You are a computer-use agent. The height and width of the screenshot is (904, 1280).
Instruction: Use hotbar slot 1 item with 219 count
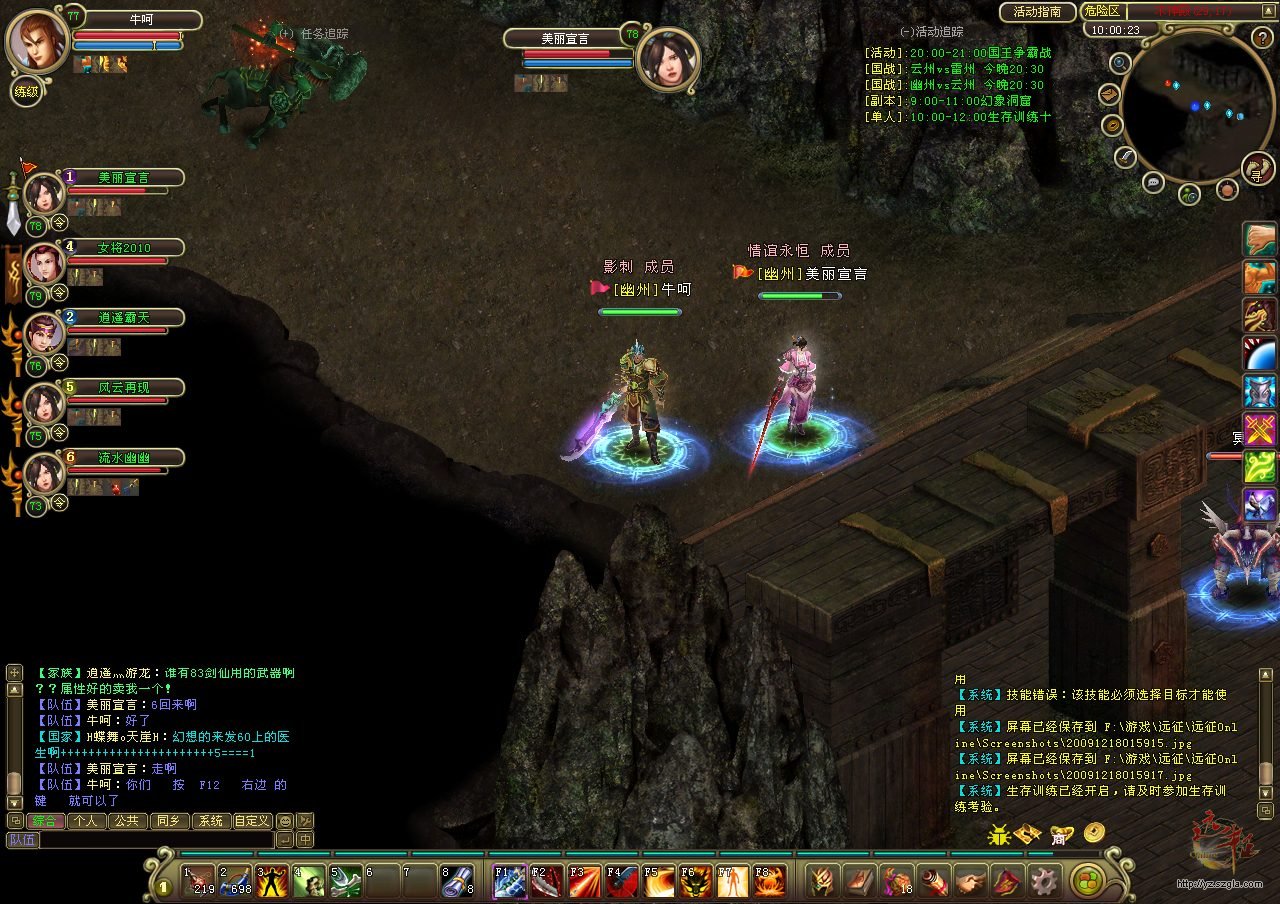[x=199, y=881]
